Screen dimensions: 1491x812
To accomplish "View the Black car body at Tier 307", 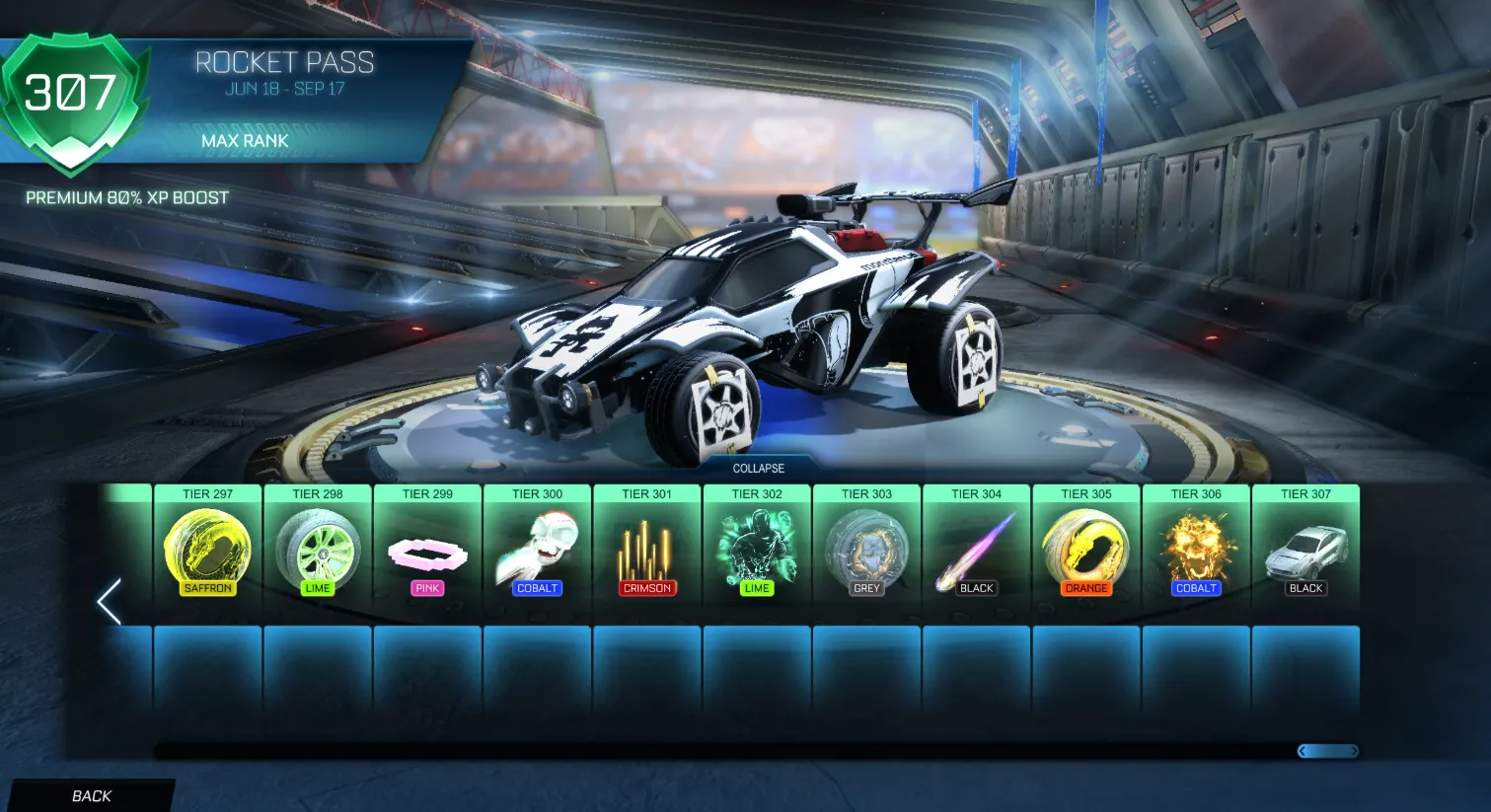I will coord(1305,551).
